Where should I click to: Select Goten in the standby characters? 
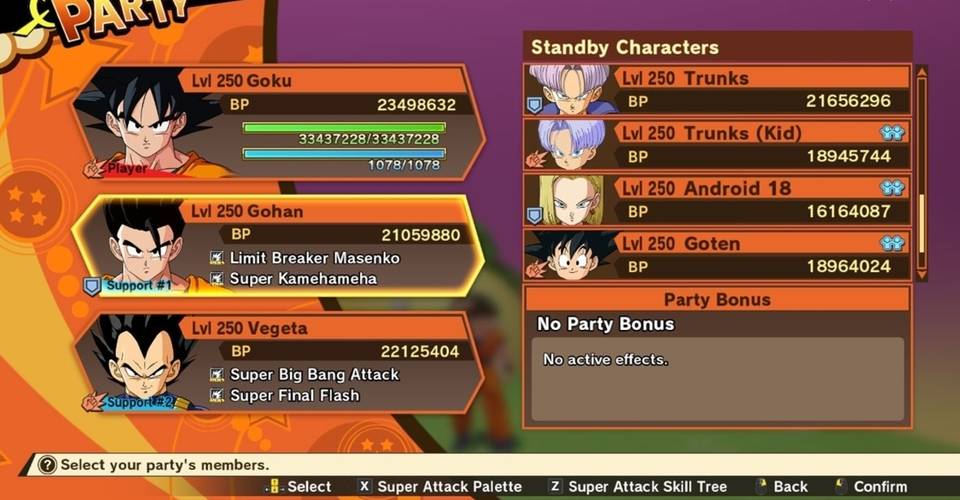718,255
